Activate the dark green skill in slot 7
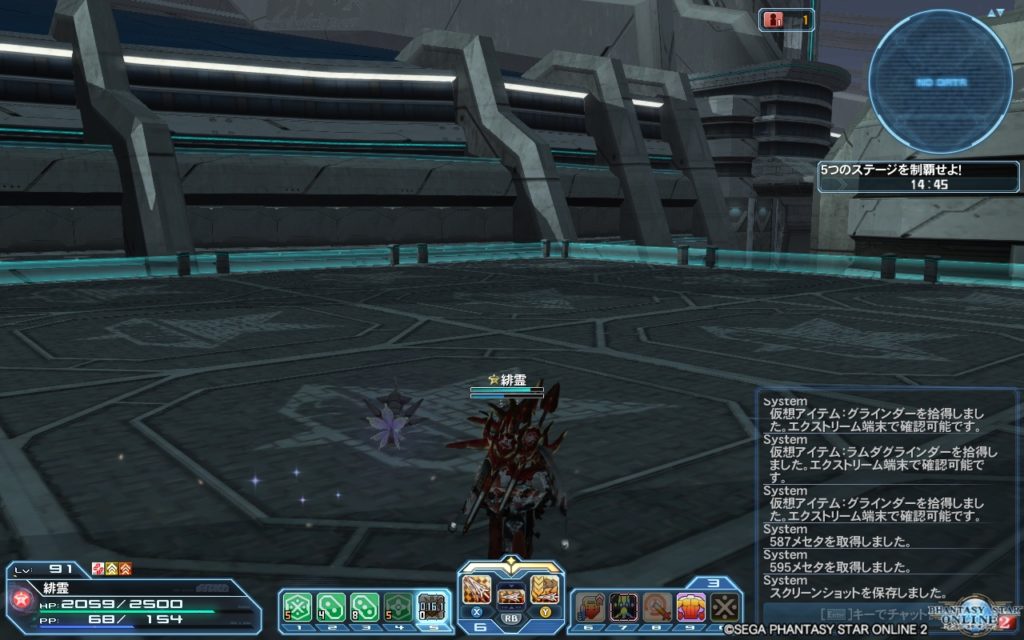The height and width of the screenshot is (640, 1024). tap(623, 605)
